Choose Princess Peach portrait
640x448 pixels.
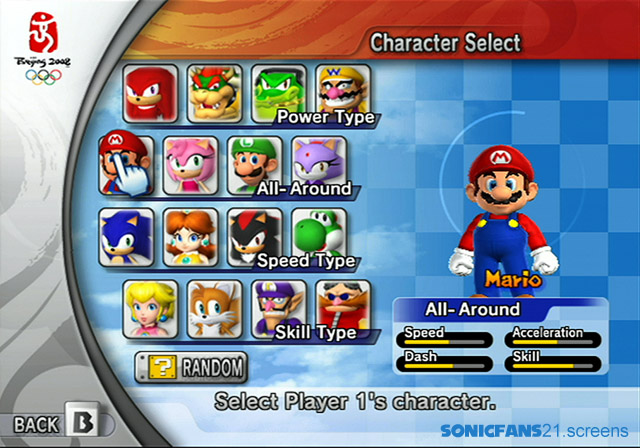coord(150,308)
